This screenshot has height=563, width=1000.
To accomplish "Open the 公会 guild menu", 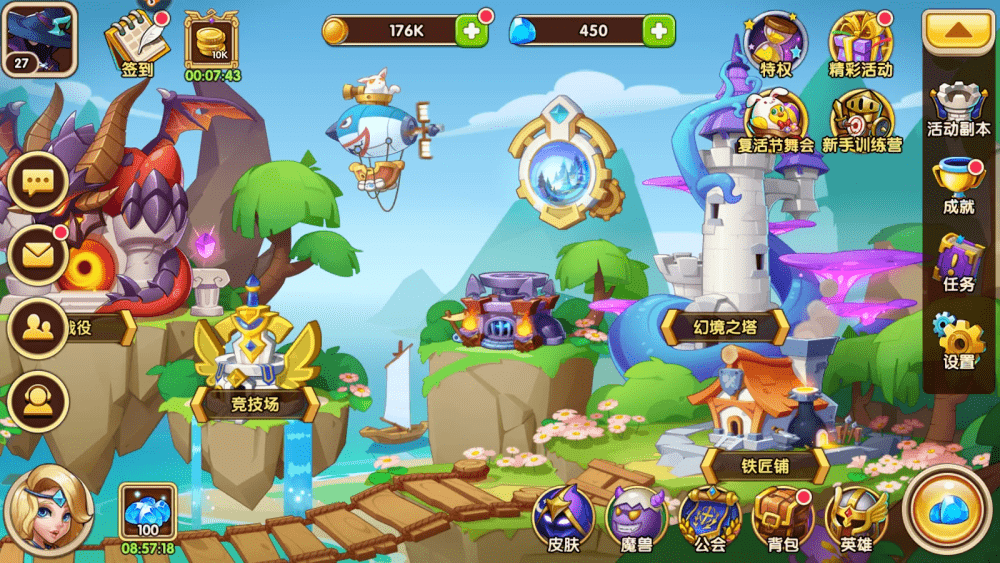I will click(x=710, y=517).
